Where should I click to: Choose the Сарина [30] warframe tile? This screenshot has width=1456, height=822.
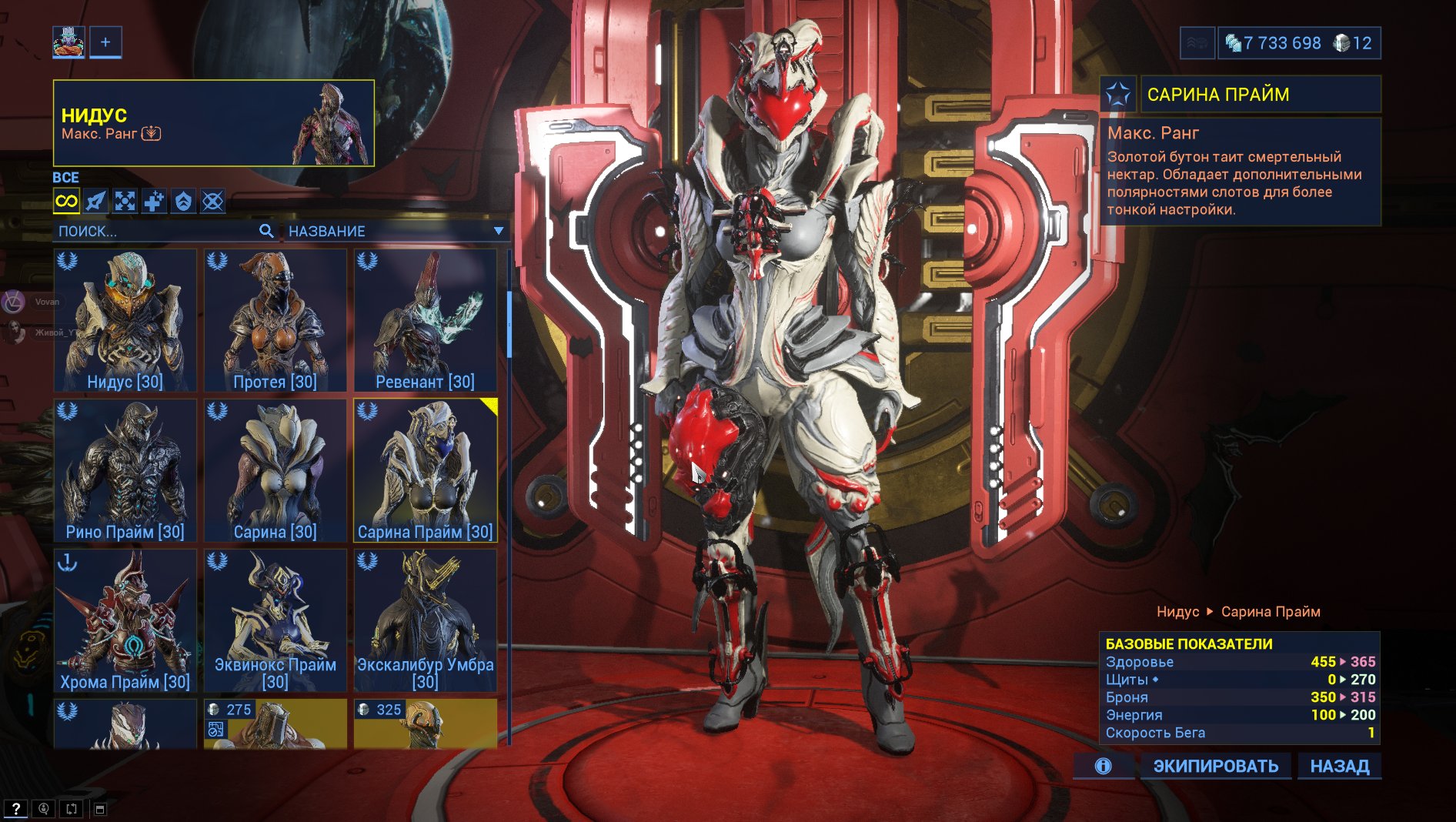(275, 469)
